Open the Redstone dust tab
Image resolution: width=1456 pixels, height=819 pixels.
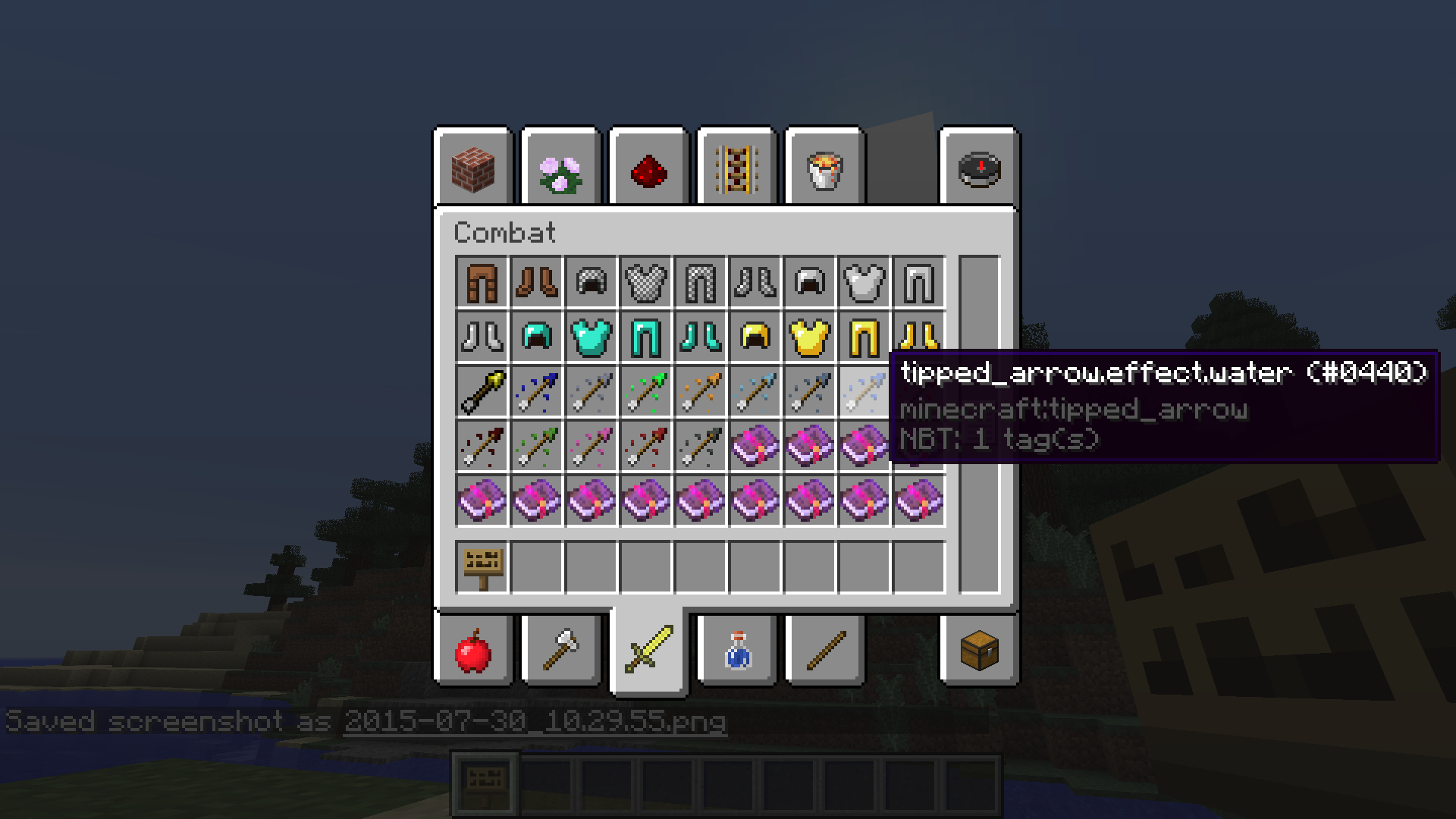tap(649, 168)
